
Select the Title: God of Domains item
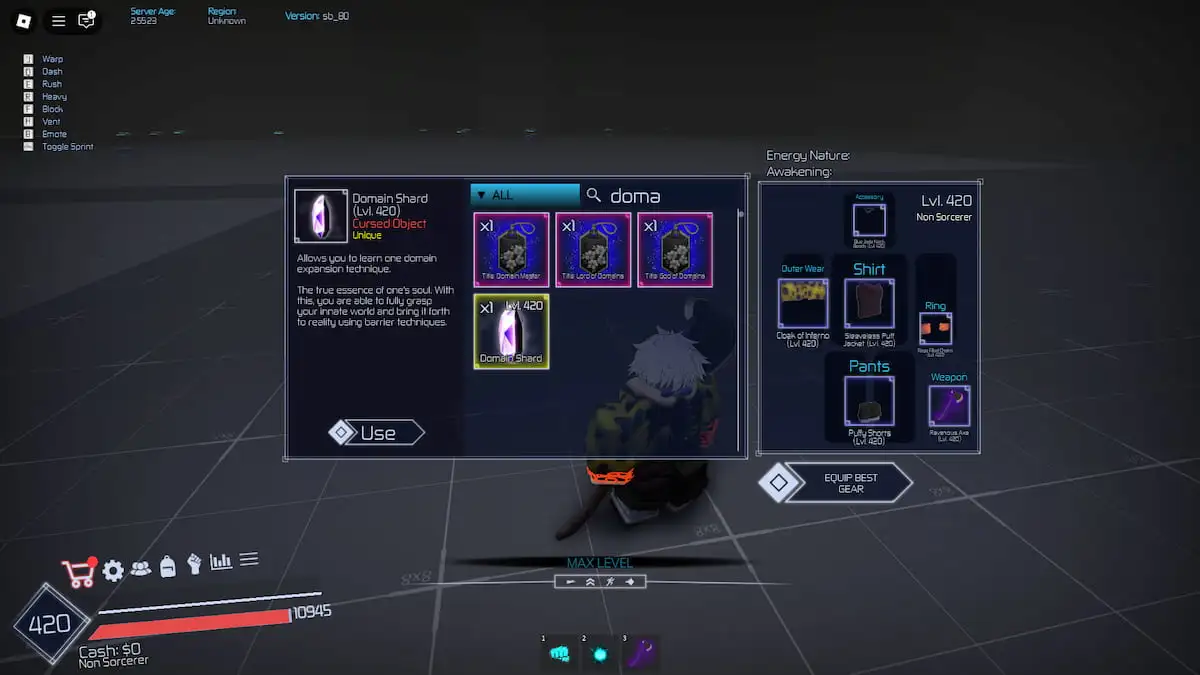pyautogui.click(x=675, y=249)
